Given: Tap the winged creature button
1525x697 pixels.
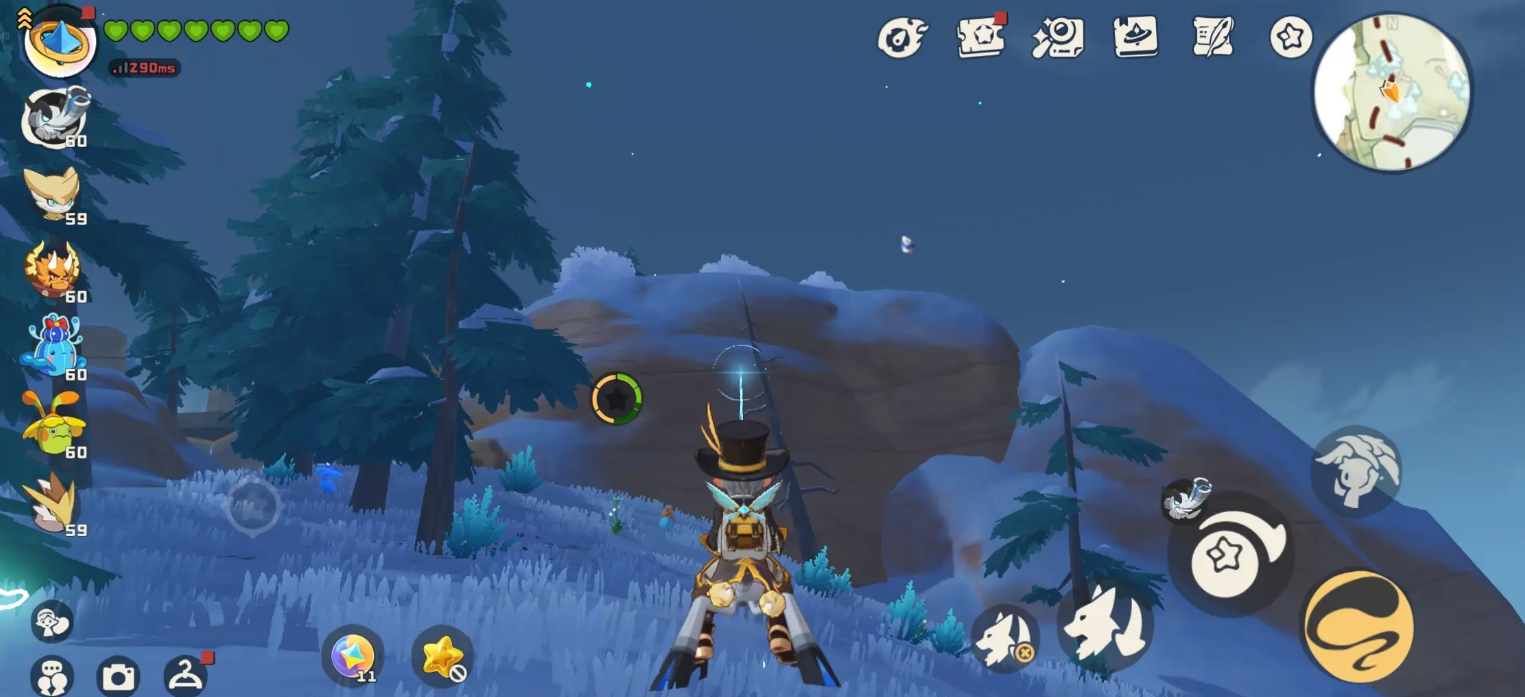Looking at the screenshot, I should point(1355,469).
